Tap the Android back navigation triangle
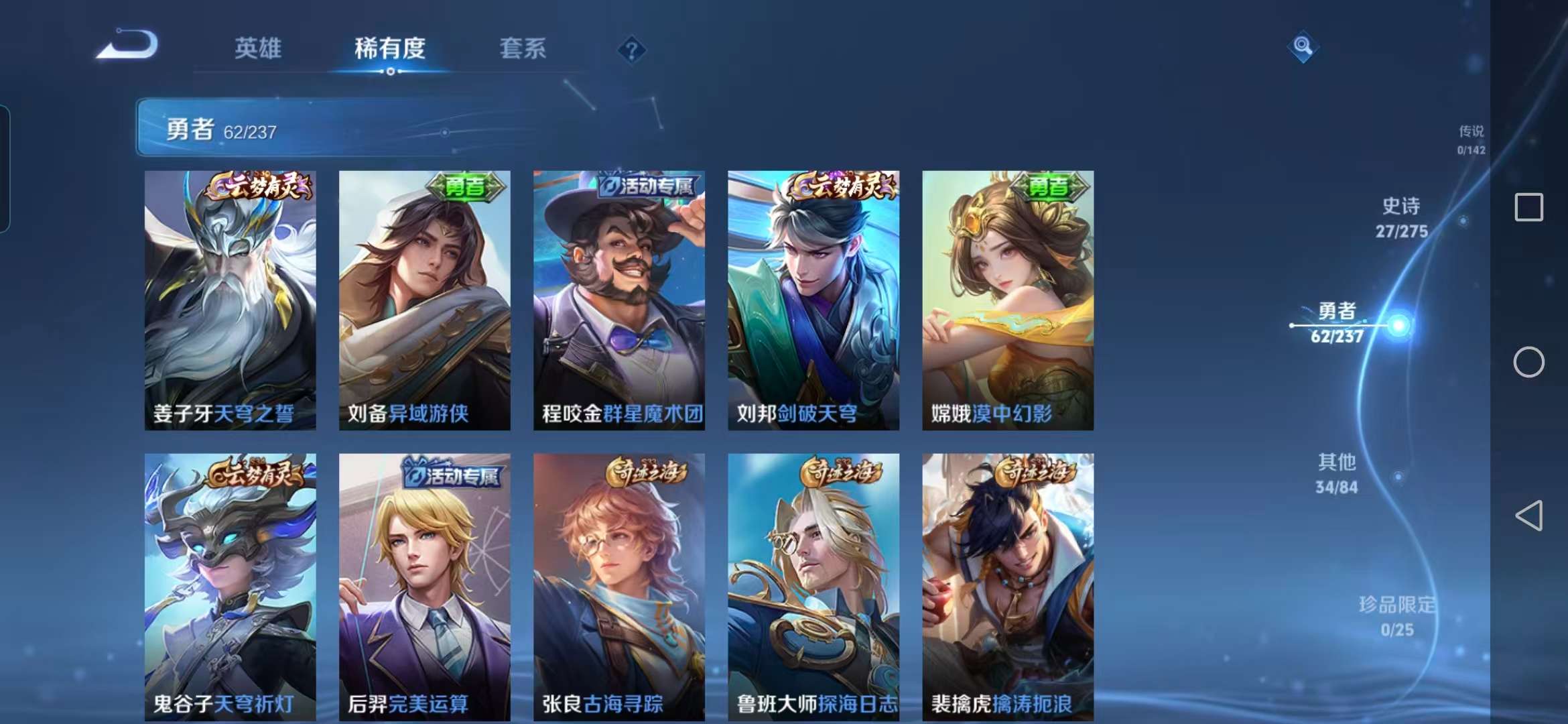This screenshot has width=1568, height=724. point(1530,516)
